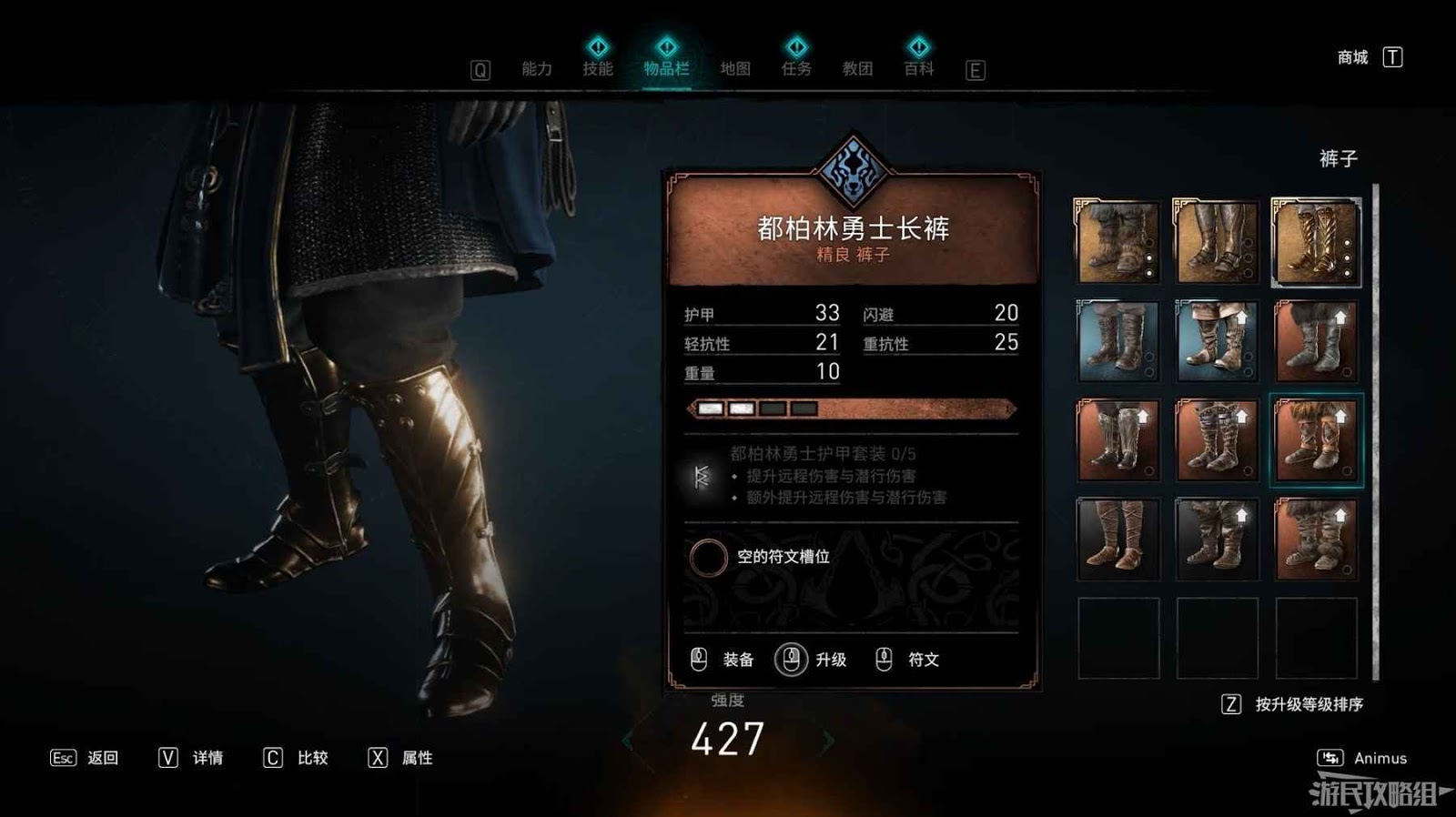Click 返回 to go back

coord(102,758)
